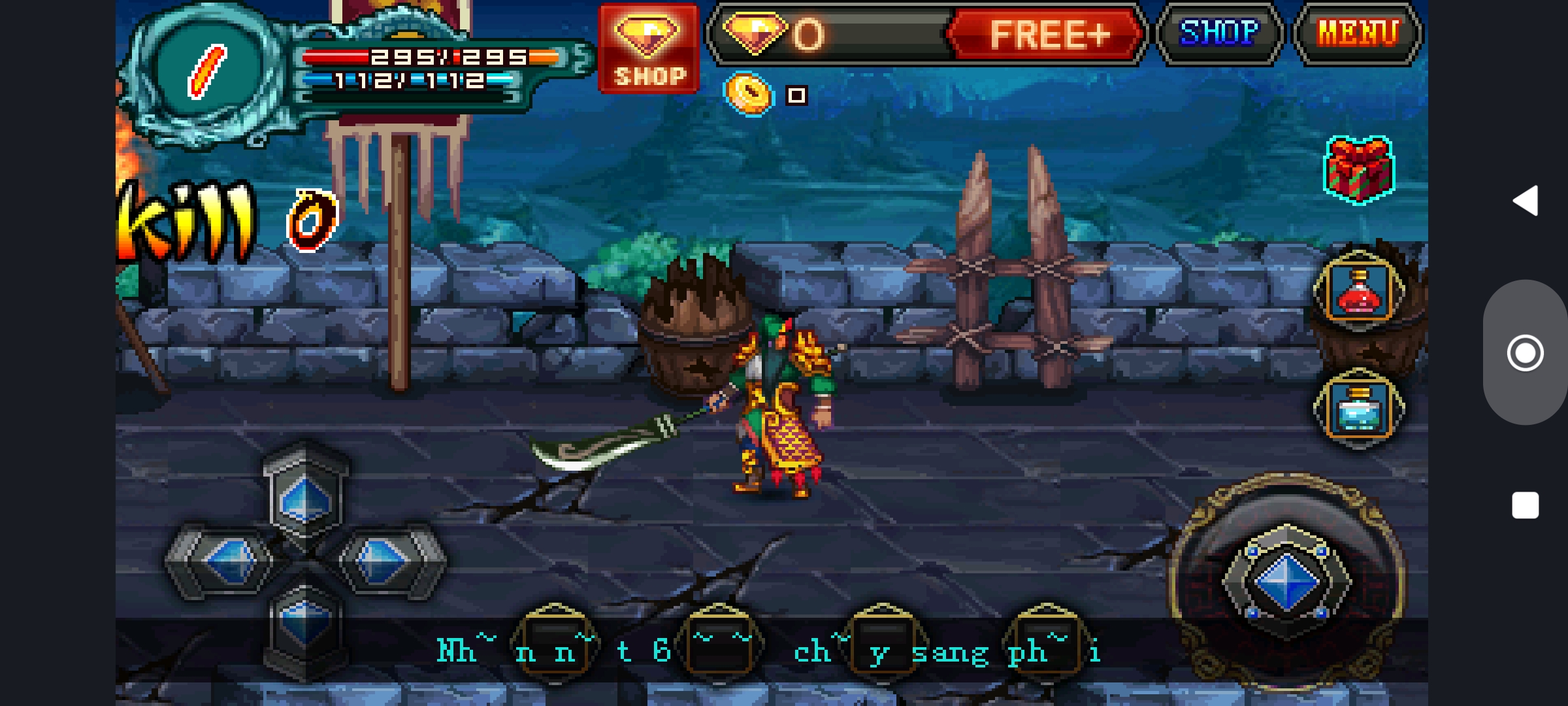Tap the up arrow on the d-pad

point(305,500)
